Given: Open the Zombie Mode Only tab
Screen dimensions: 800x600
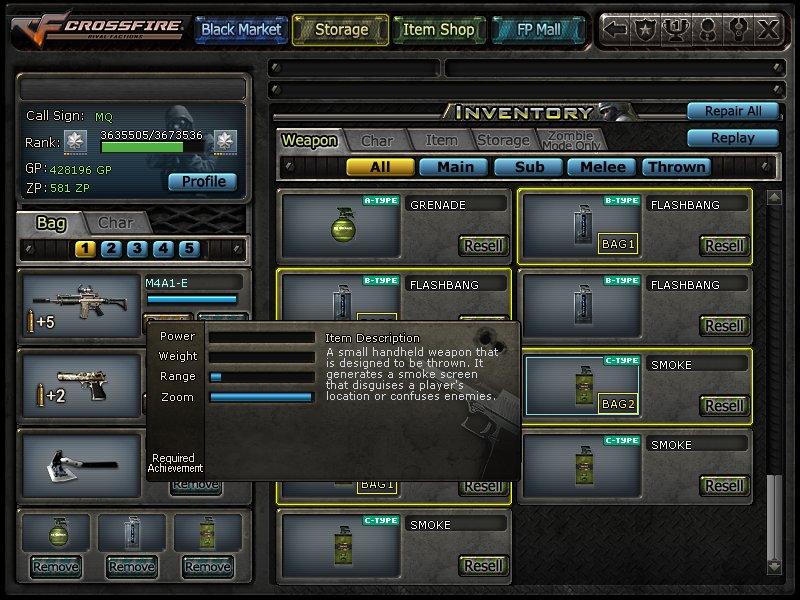Looking at the screenshot, I should click(569, 140).
